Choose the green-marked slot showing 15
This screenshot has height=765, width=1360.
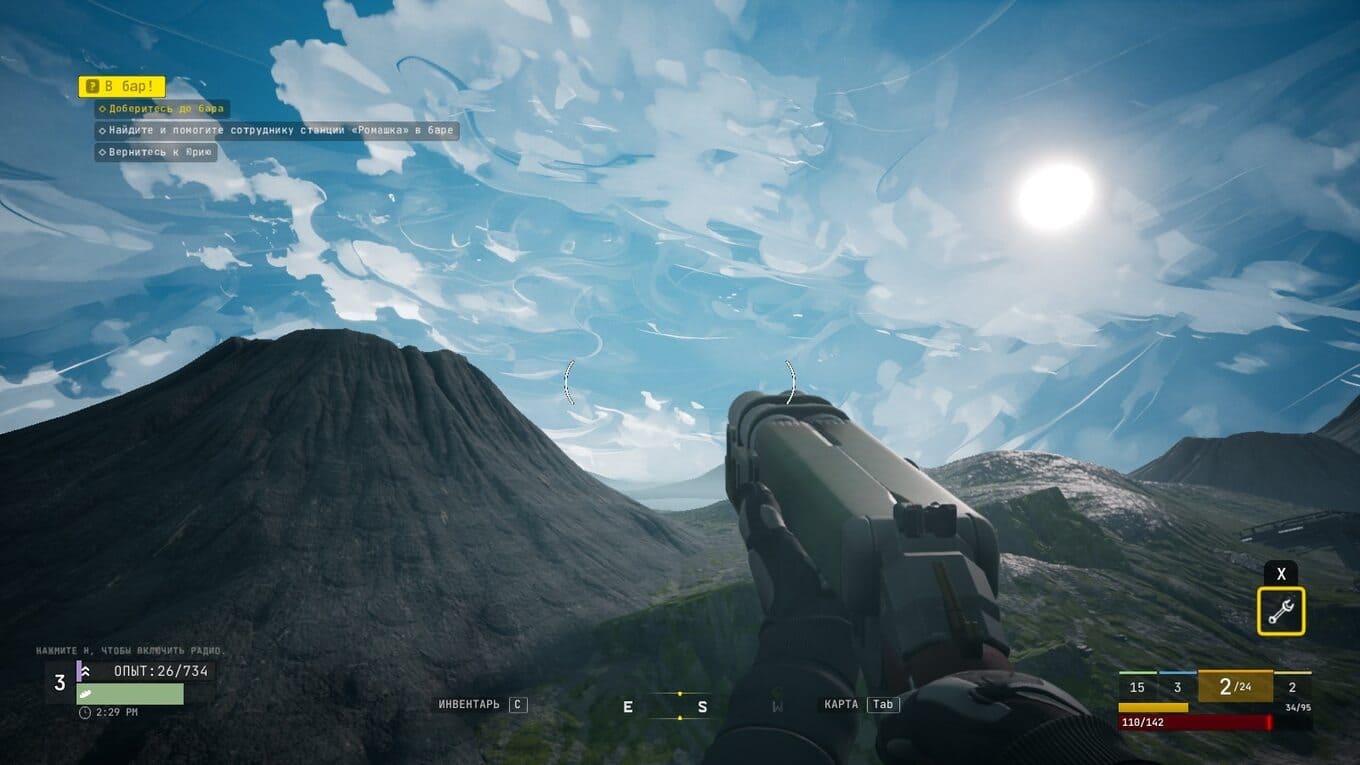tap(1137, 687)
